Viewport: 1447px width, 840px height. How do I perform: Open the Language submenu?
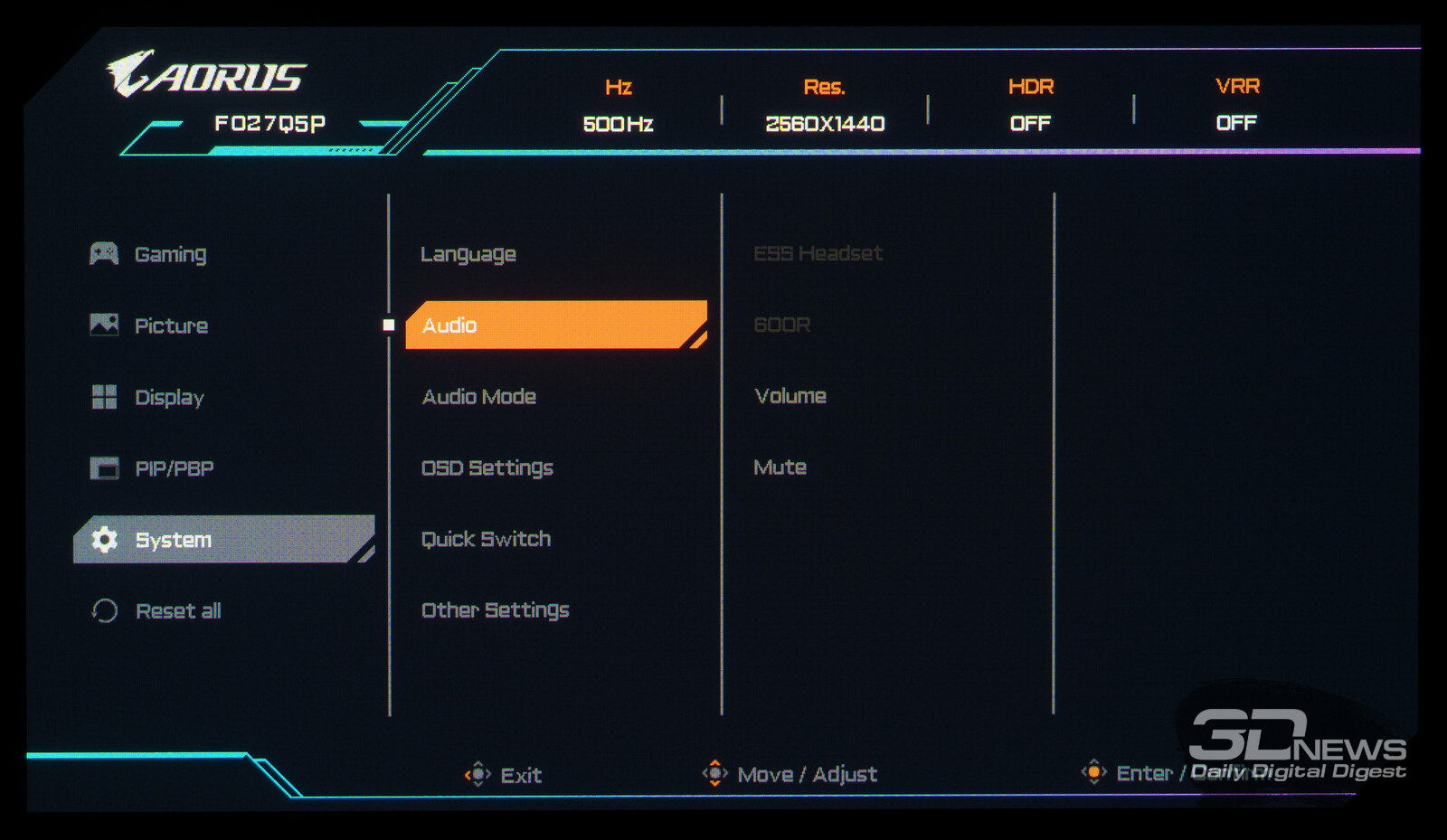tap(468, 254)
